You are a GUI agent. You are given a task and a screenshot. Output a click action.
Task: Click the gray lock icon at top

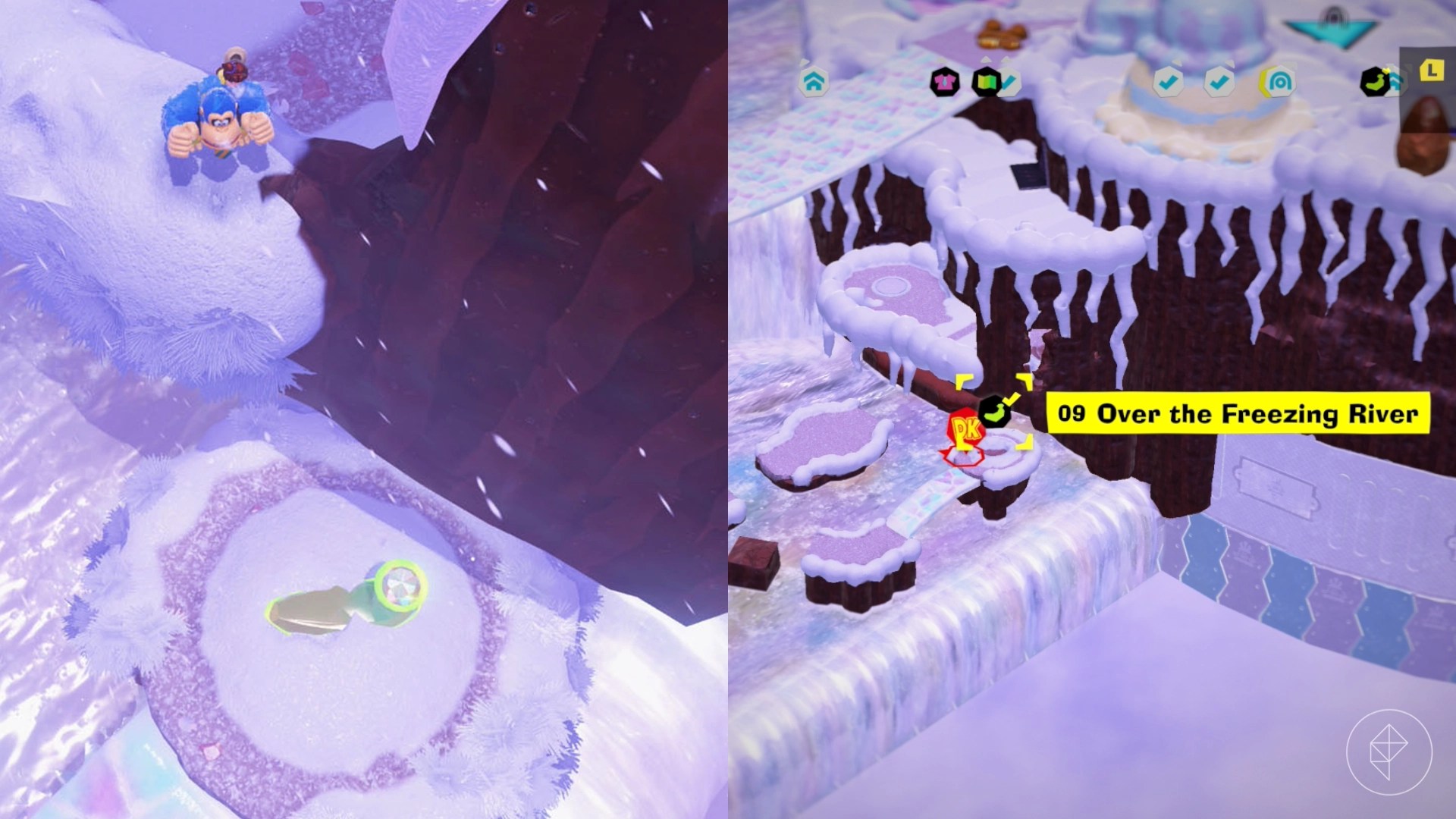tap(1332, 14)
